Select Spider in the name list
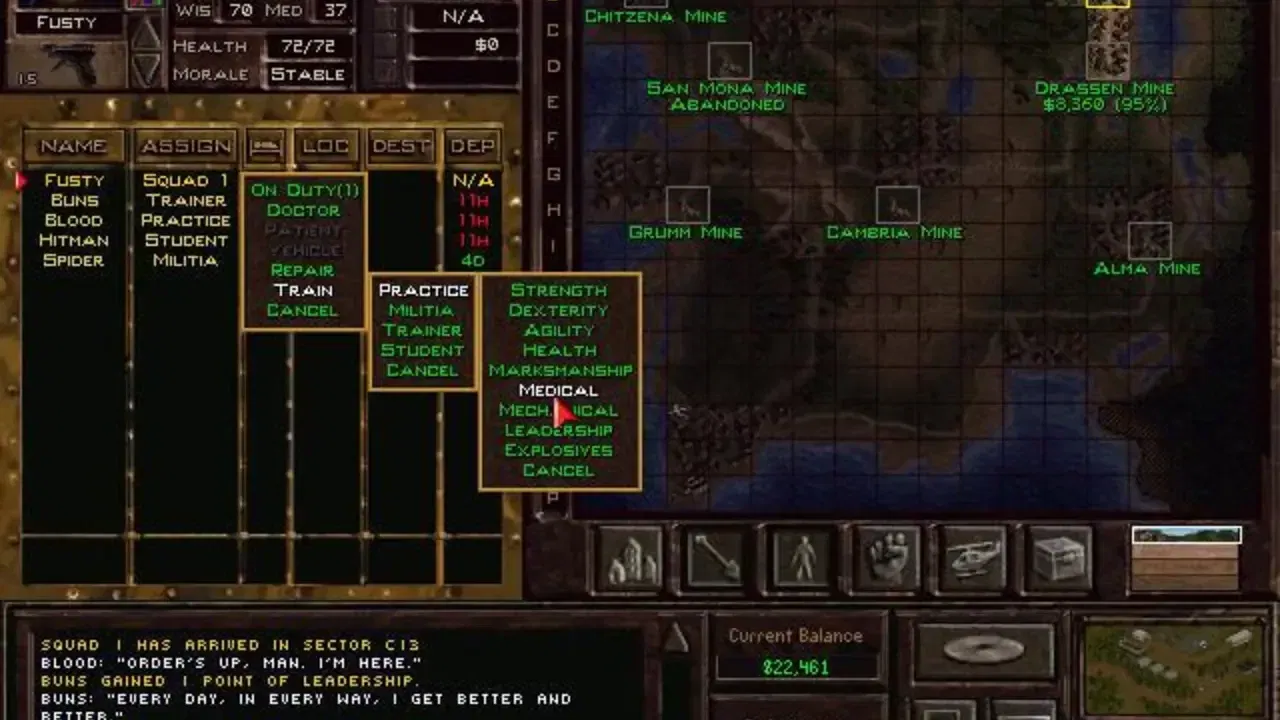The height and width of the screenshot is (720, 1280). (75, 260)
